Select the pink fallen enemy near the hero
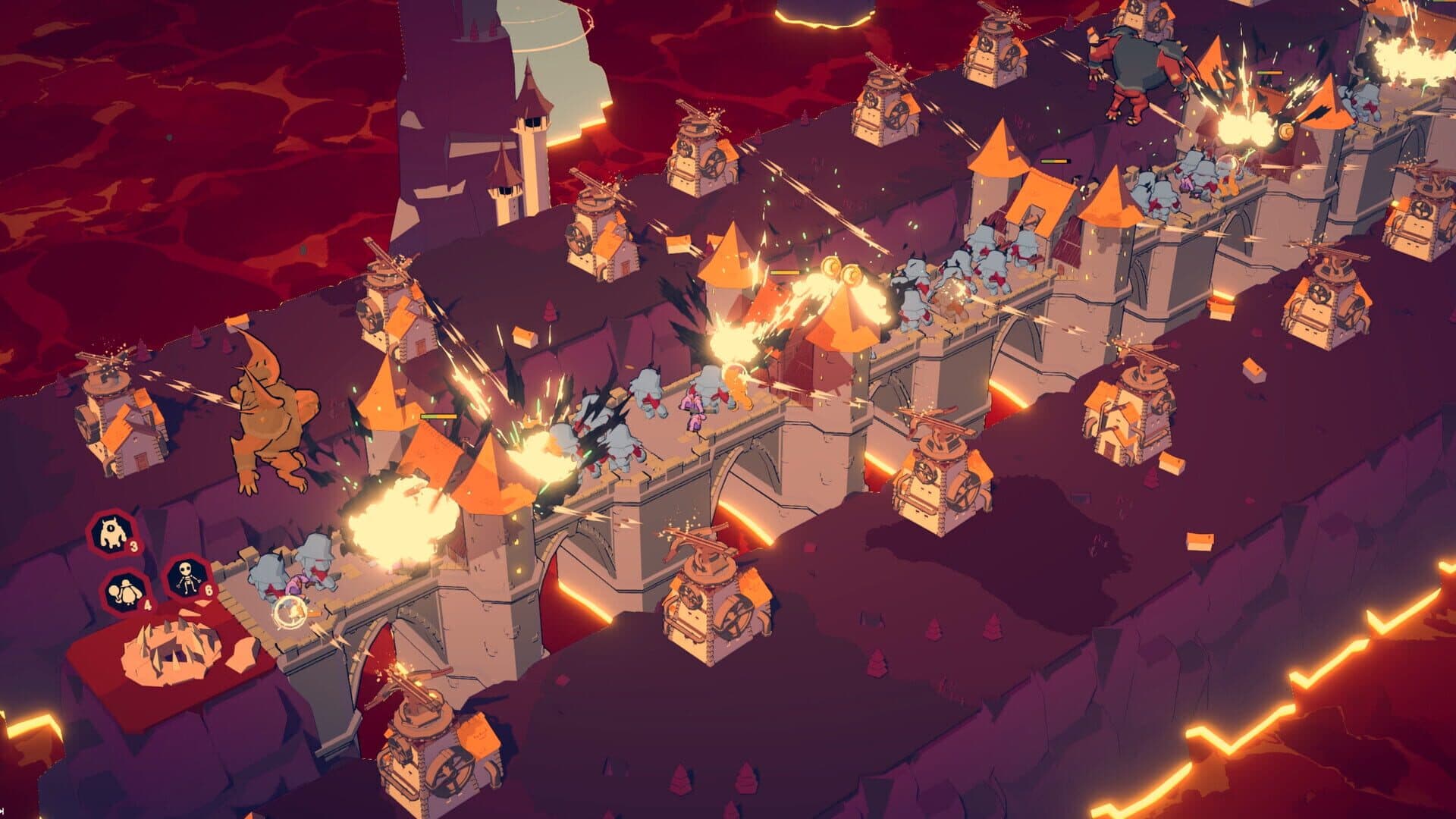This screenshot has height=819, width=1456. (295, 586)
